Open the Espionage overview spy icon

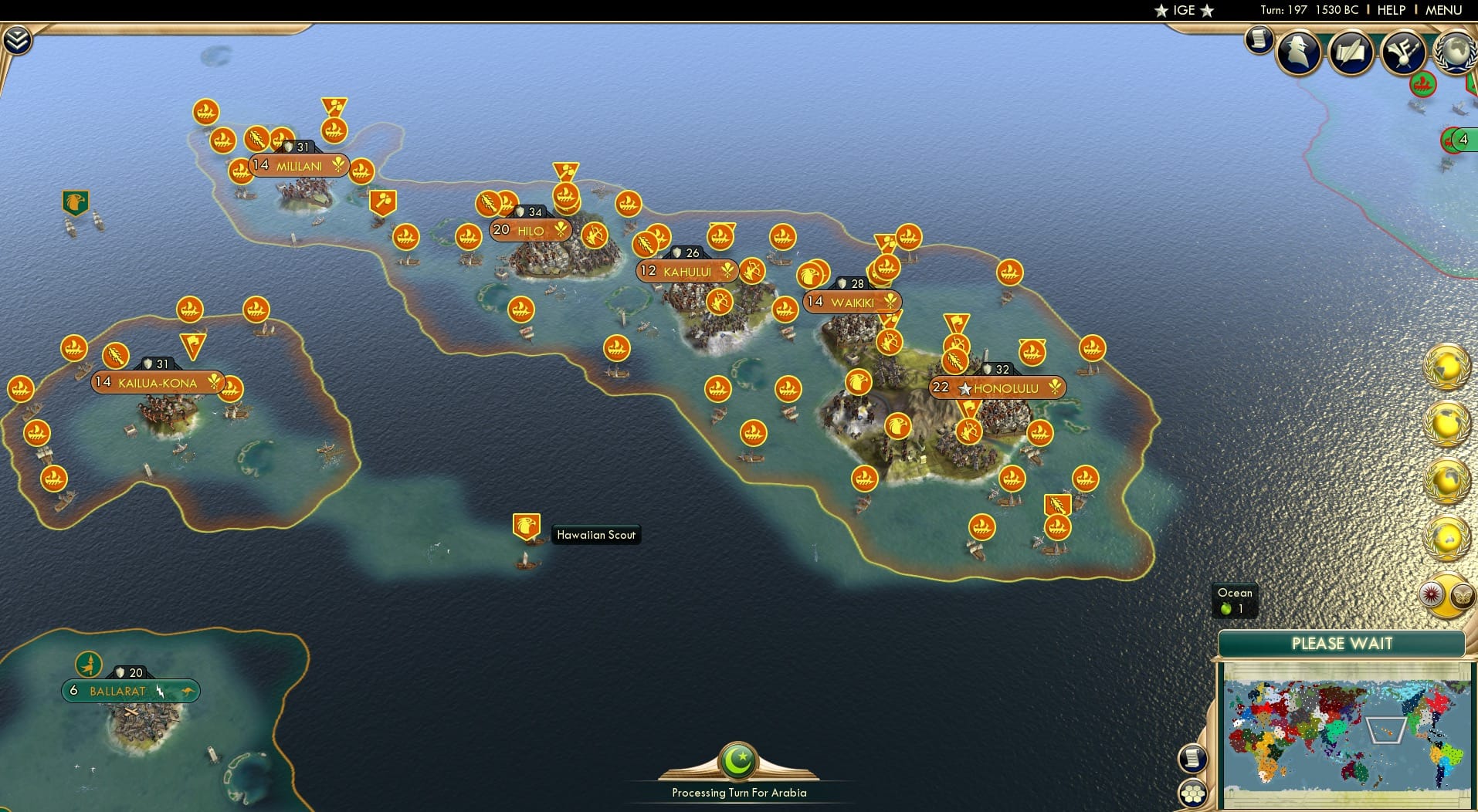(x=1298, y=52)
